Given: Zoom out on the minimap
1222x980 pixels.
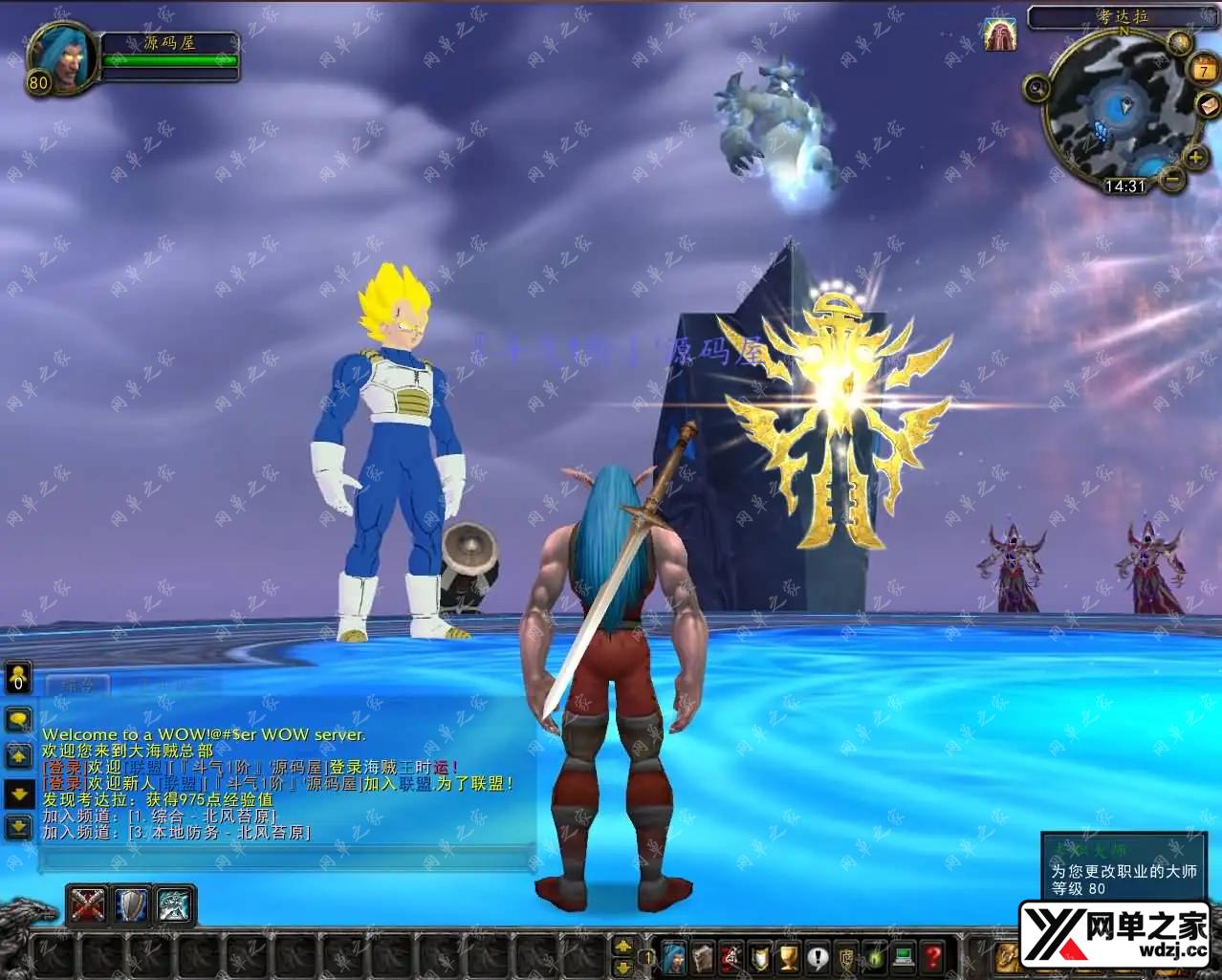Looking at the screenshot, I should 1172,179.
